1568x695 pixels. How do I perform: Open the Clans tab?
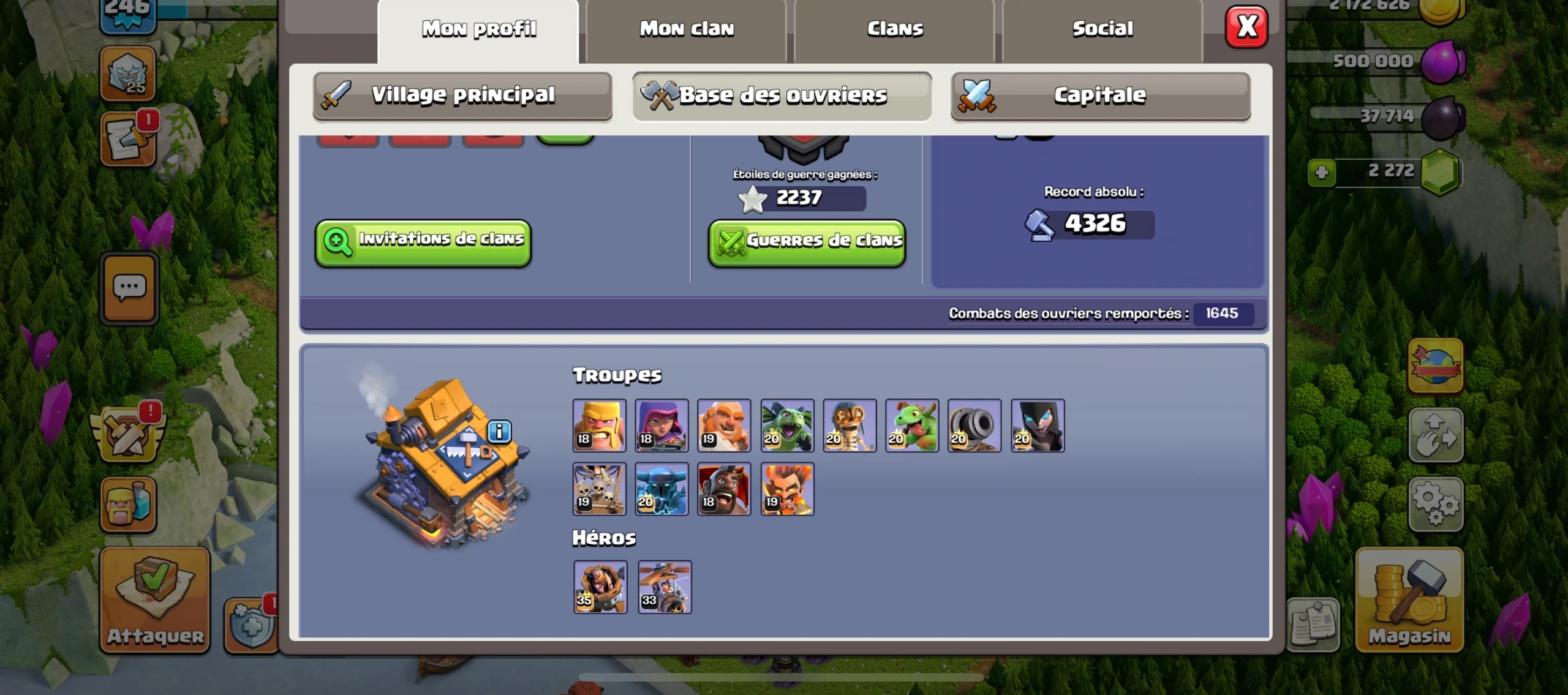[x=894, y=29]
